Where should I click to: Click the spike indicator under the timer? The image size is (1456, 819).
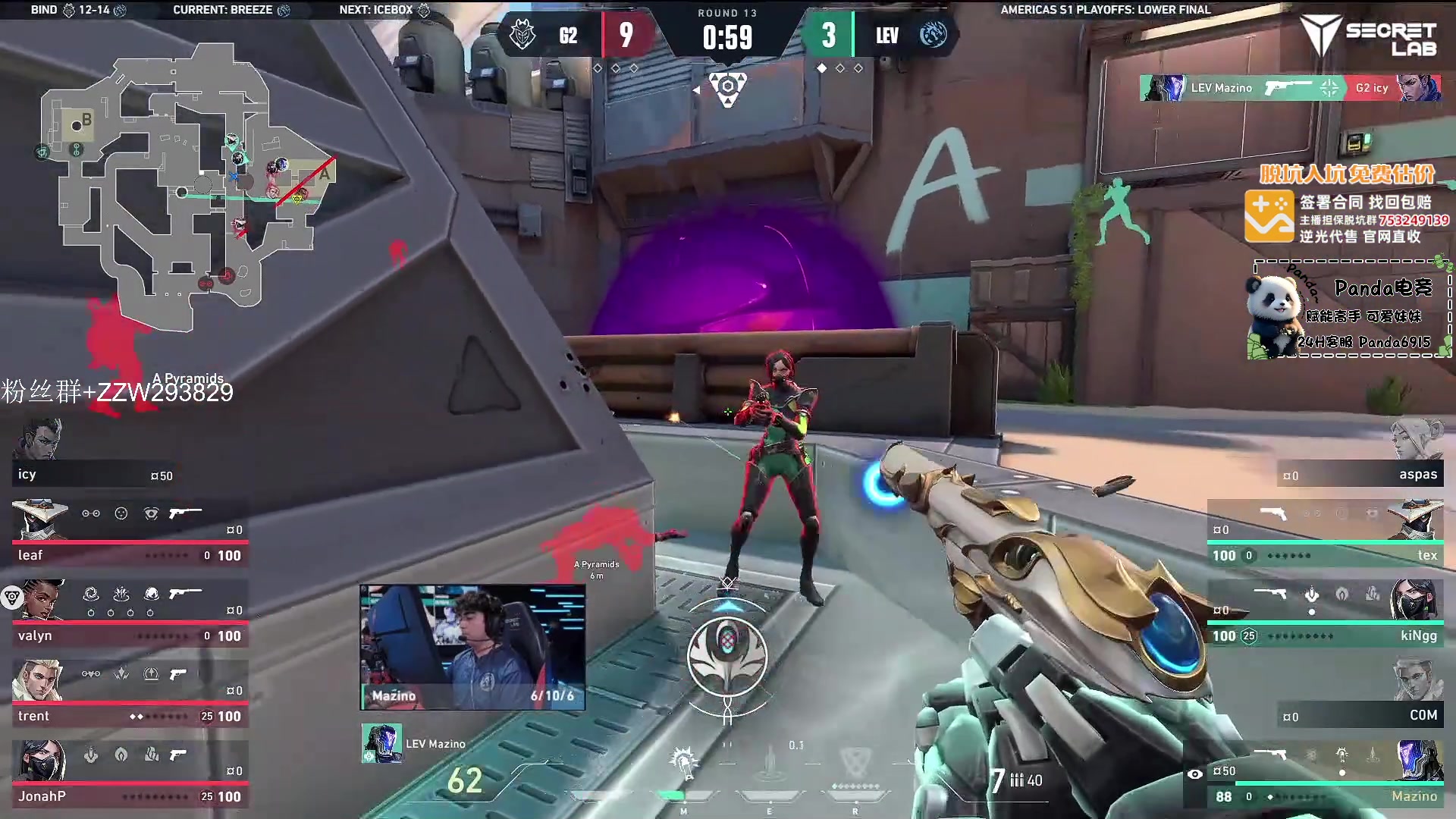click(727, 88)
